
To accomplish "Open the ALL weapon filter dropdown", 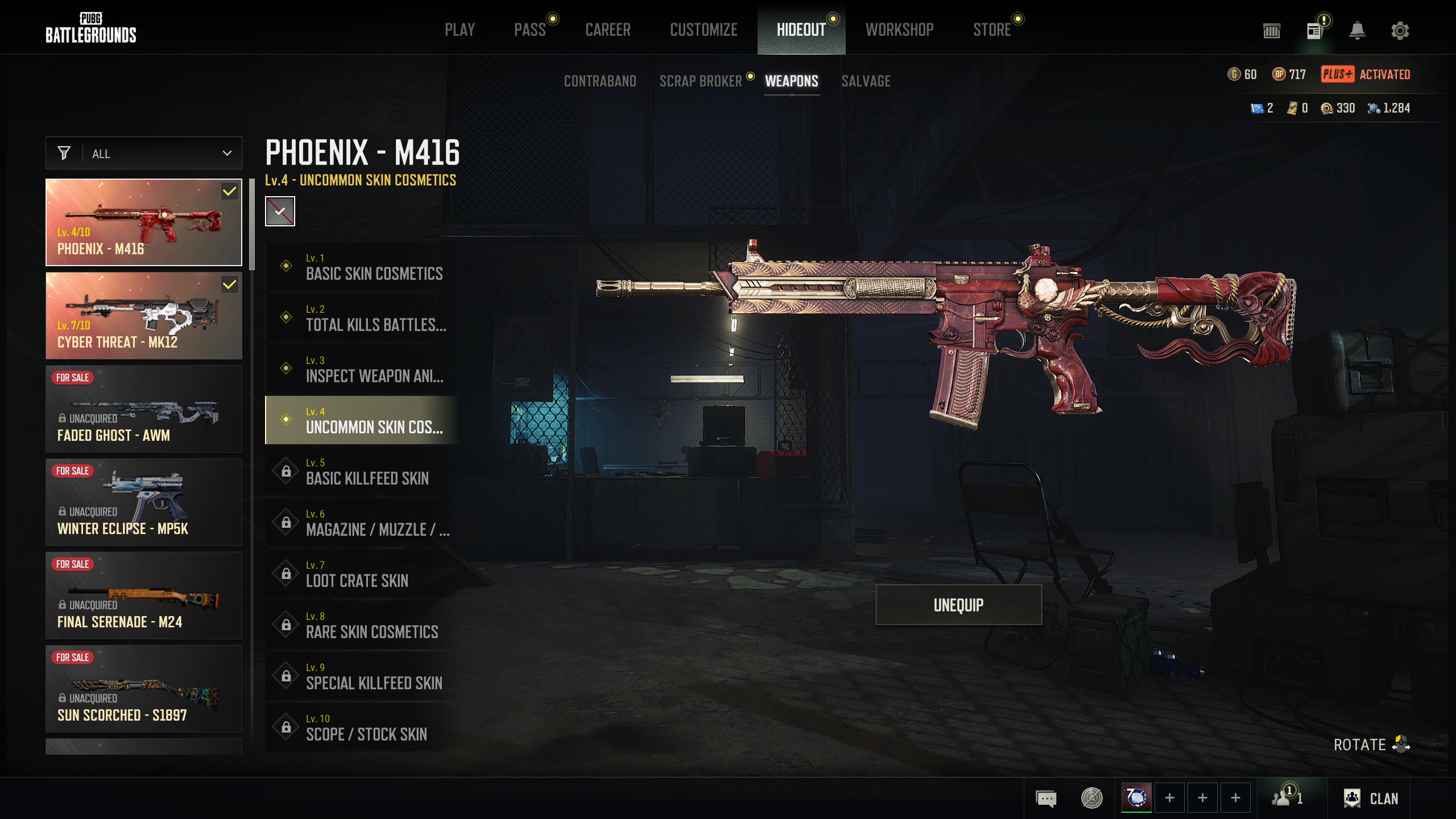I will pyautogui.click(x=144, y=154).
